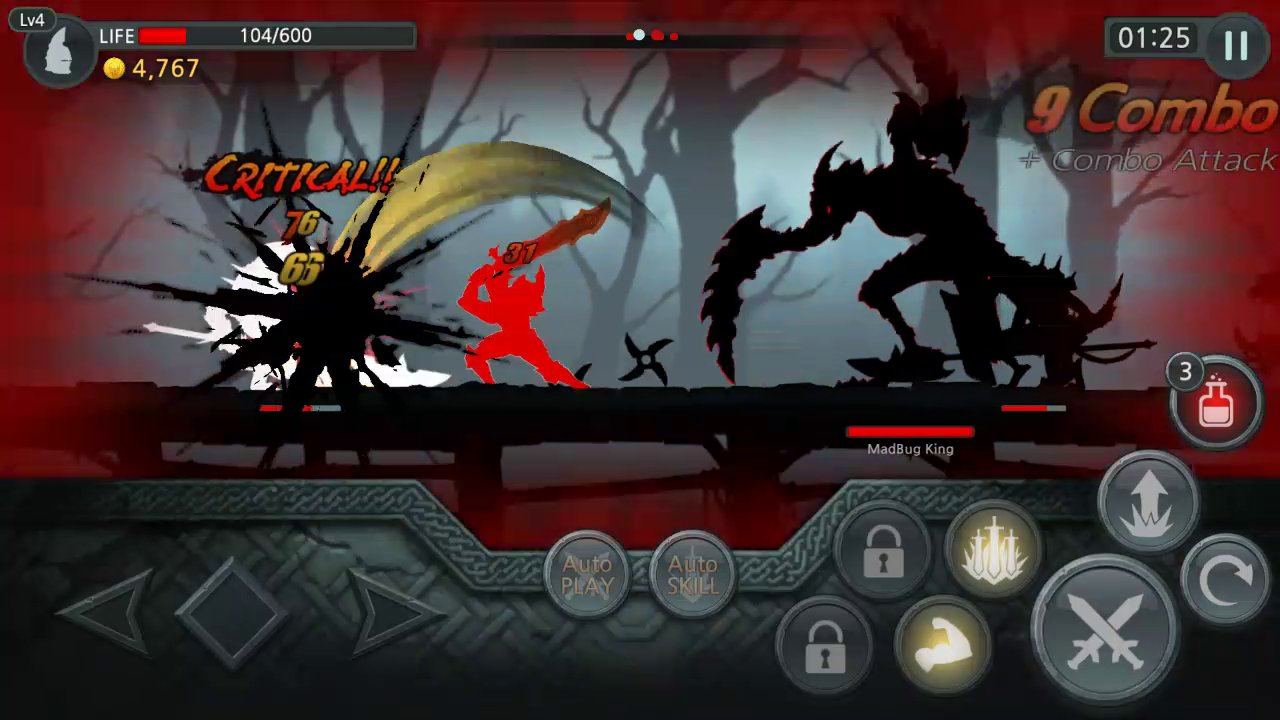Viewport: 1280px width, 720px height.
Task: Use the muscle power-up skill
Action: point(945,645)
